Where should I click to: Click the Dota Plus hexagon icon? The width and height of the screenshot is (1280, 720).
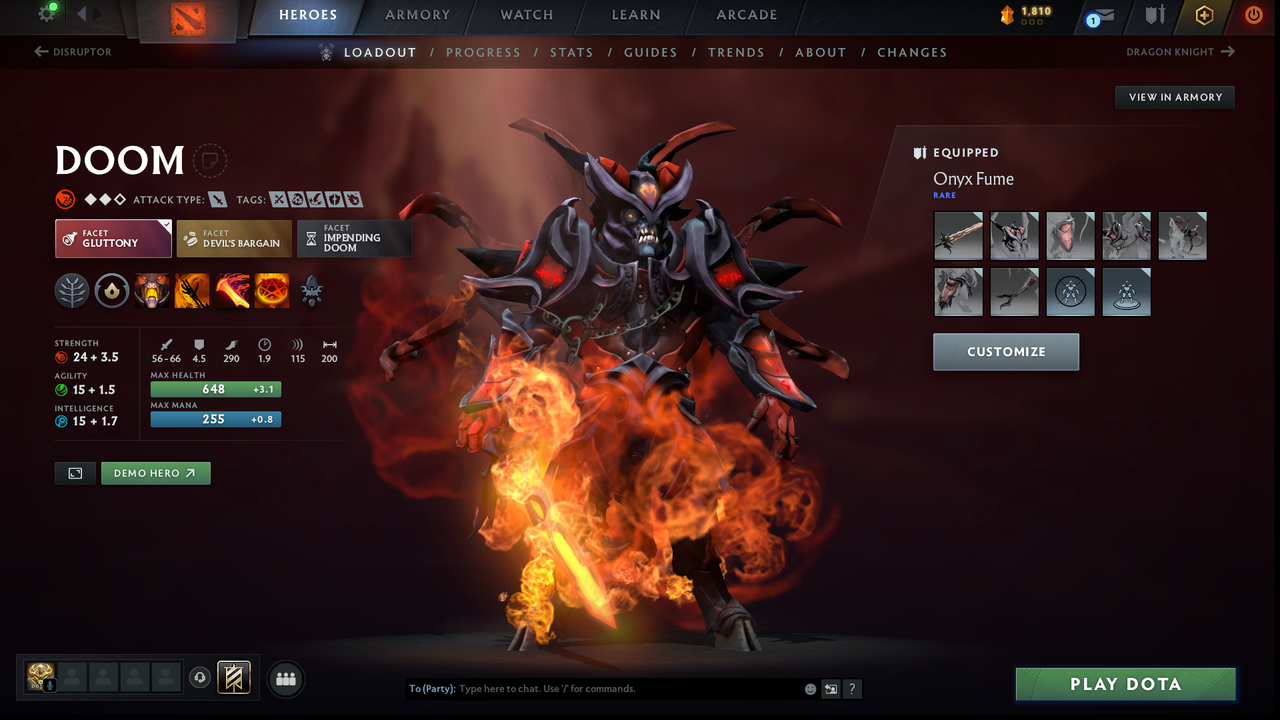[1204, 16]
